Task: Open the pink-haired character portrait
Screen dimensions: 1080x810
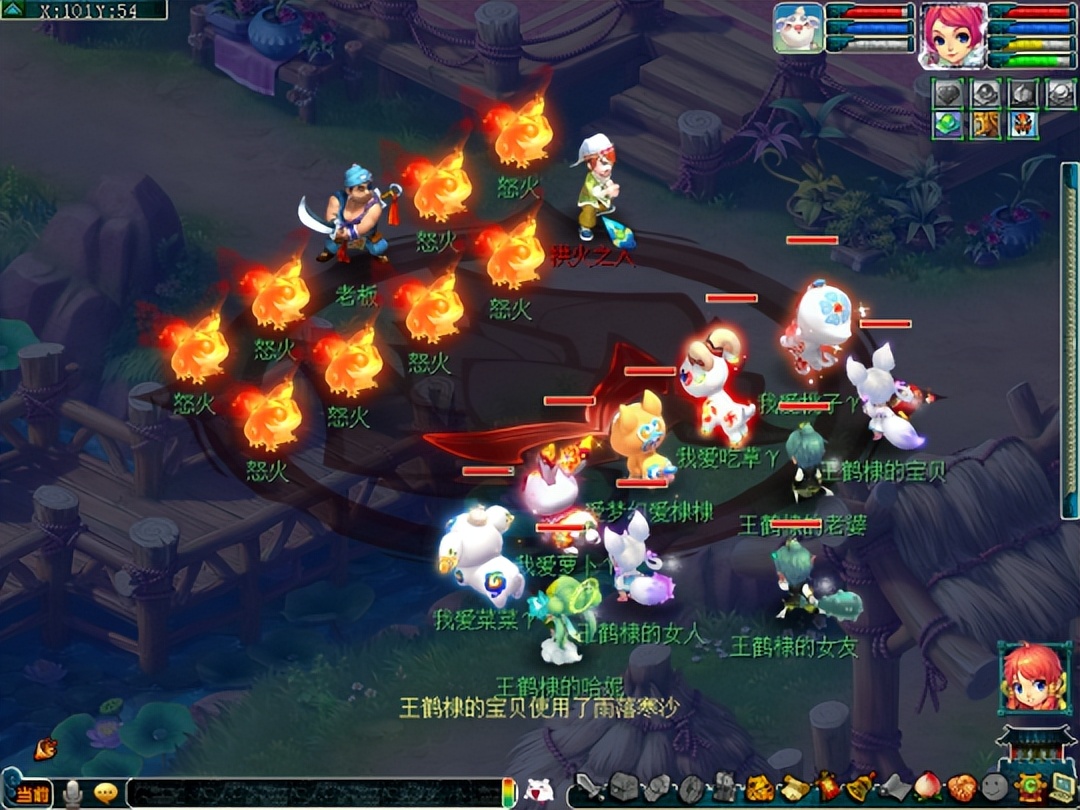Action: click(951, 32)
